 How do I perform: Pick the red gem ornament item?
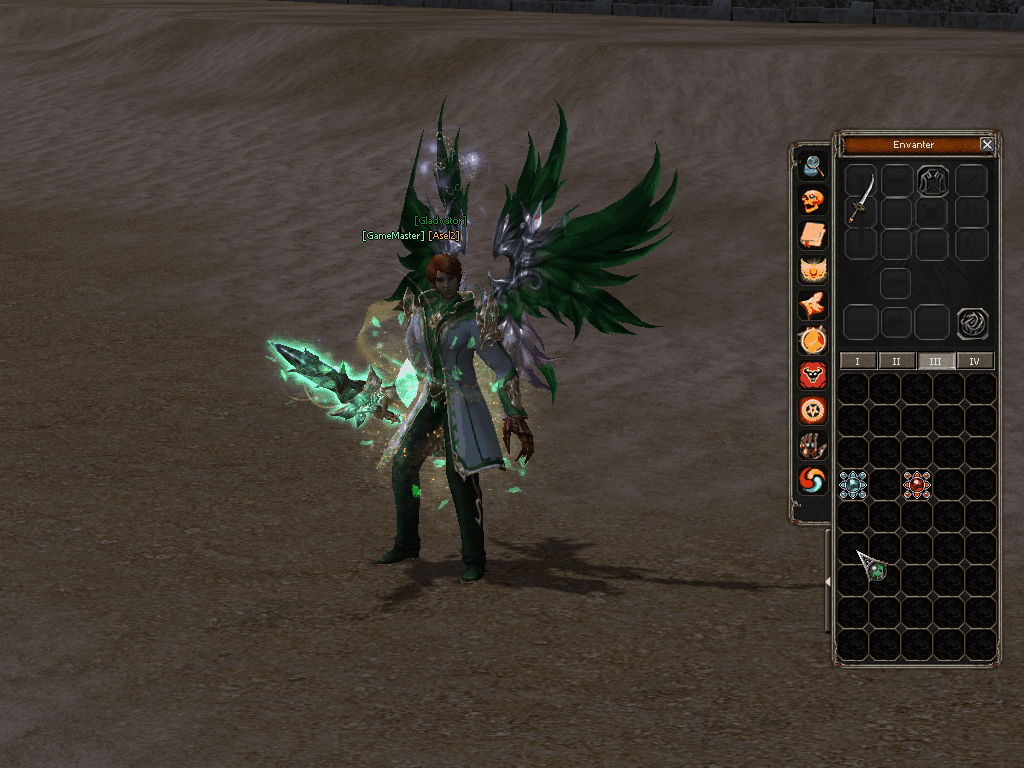coord(917,485)
